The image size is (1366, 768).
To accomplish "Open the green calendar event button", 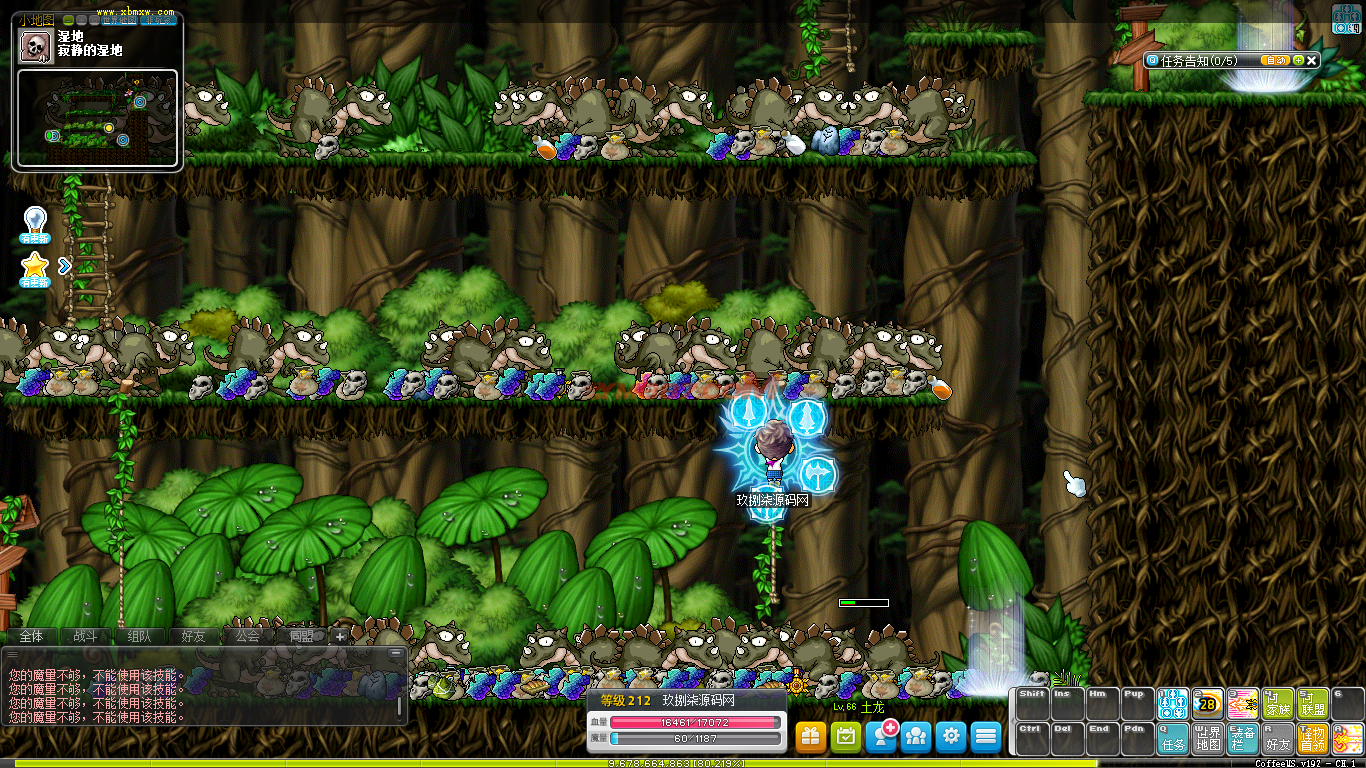I will point(846,737).
